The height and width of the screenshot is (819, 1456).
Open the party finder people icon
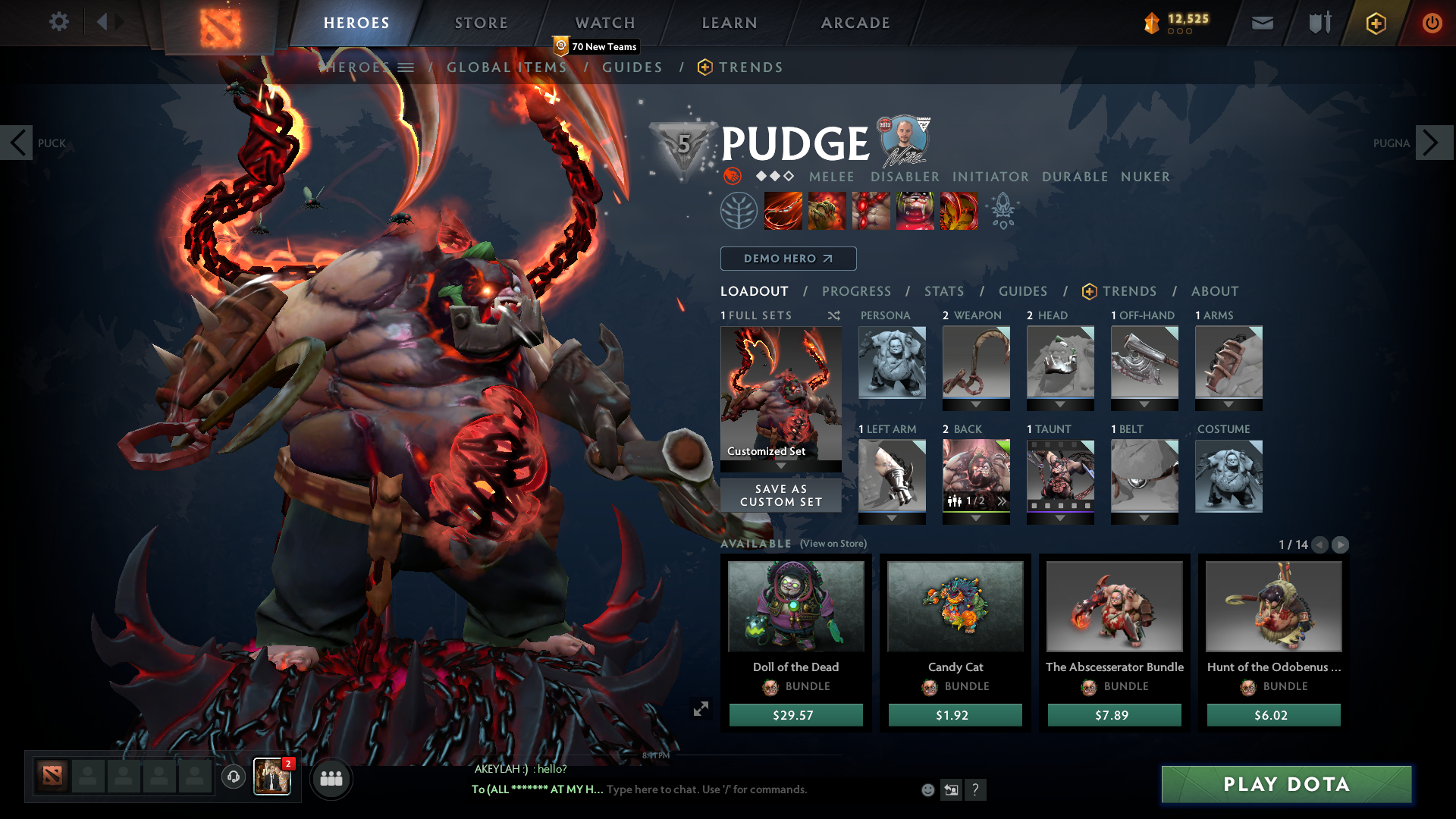pyautogui.click(x=331, y=778)
